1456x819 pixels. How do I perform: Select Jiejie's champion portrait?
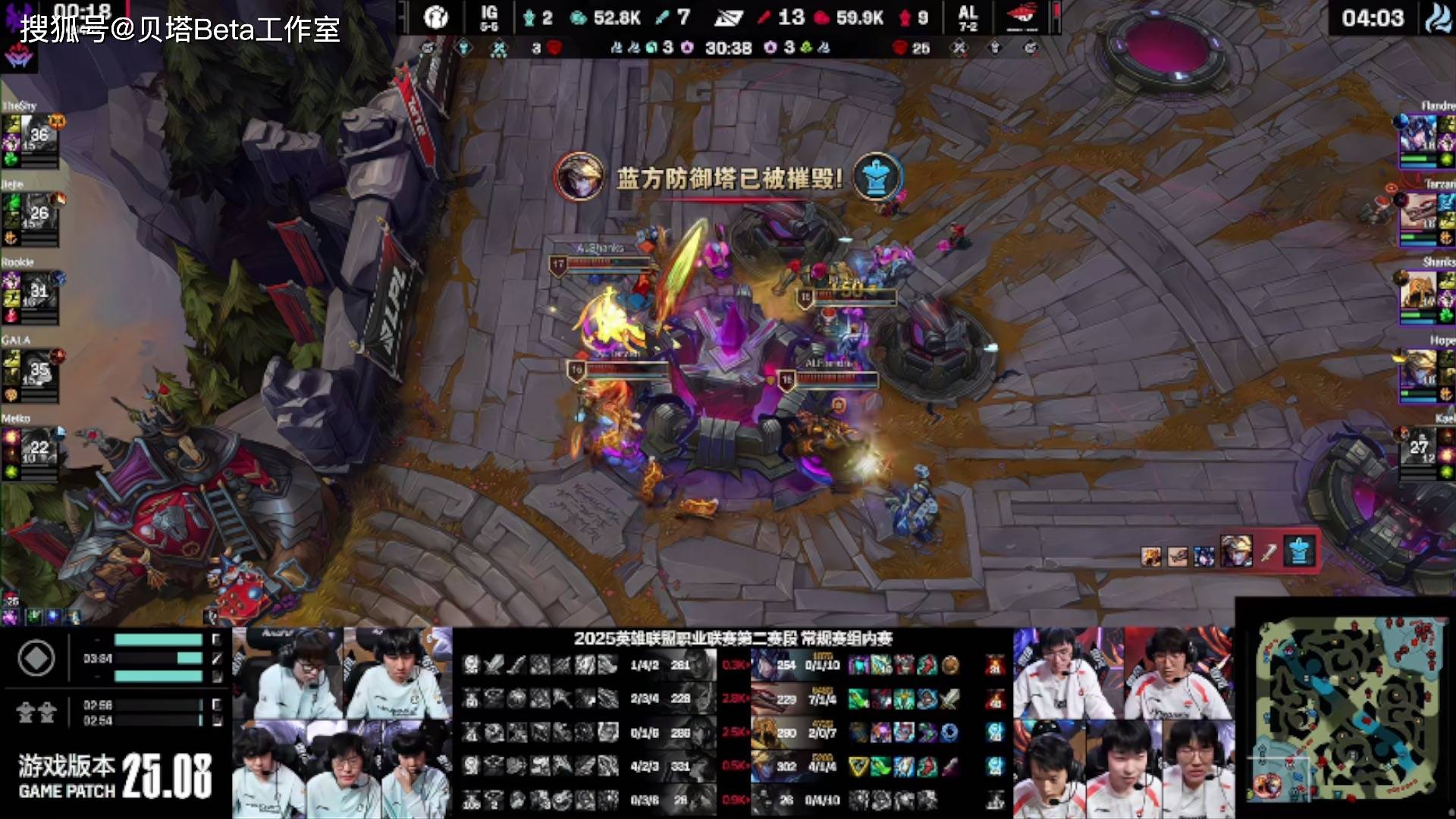point(39,214)
